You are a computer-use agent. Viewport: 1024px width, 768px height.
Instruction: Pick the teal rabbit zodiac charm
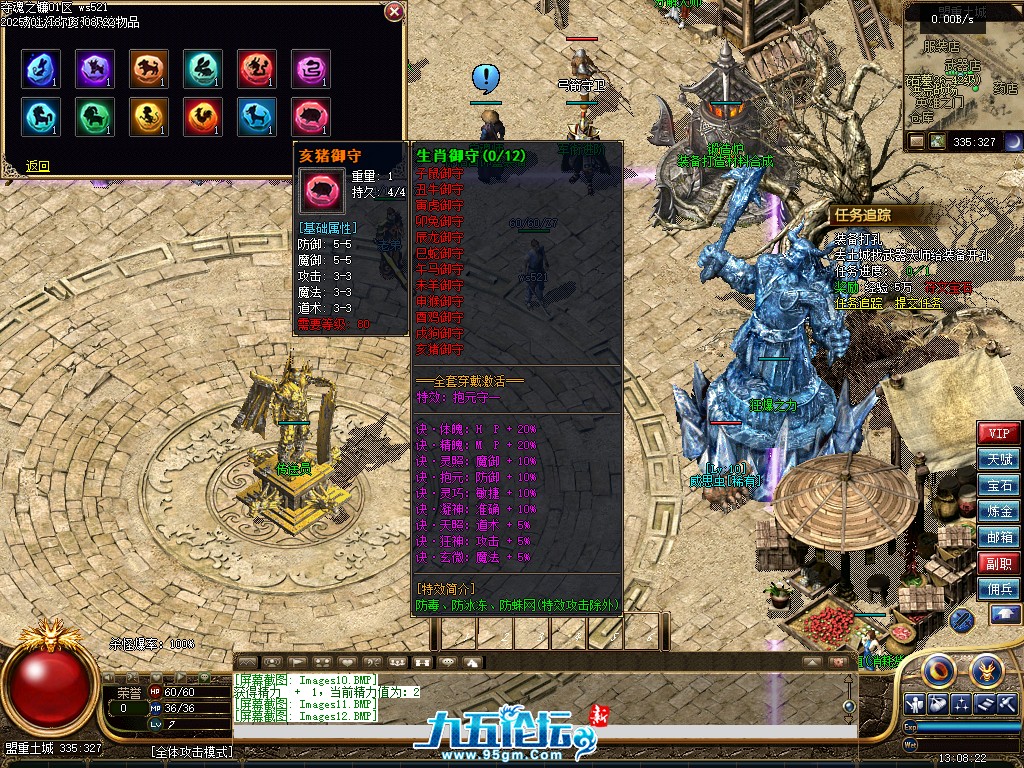point(202,69)
